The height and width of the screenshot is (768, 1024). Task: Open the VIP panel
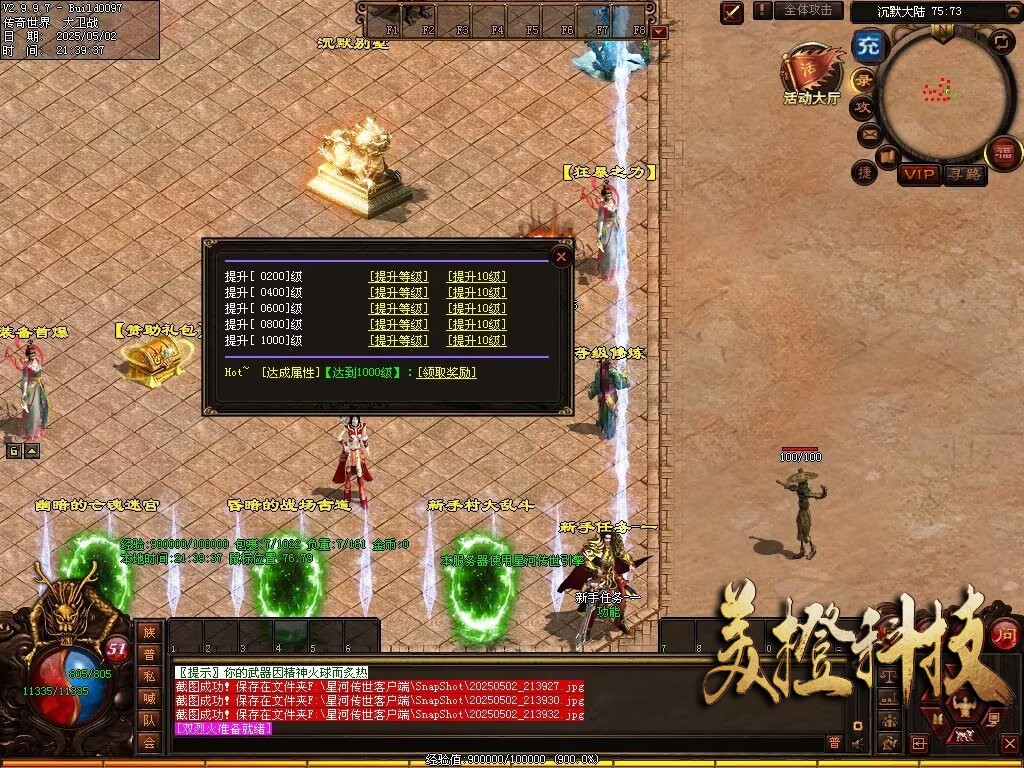coord(918,175)
